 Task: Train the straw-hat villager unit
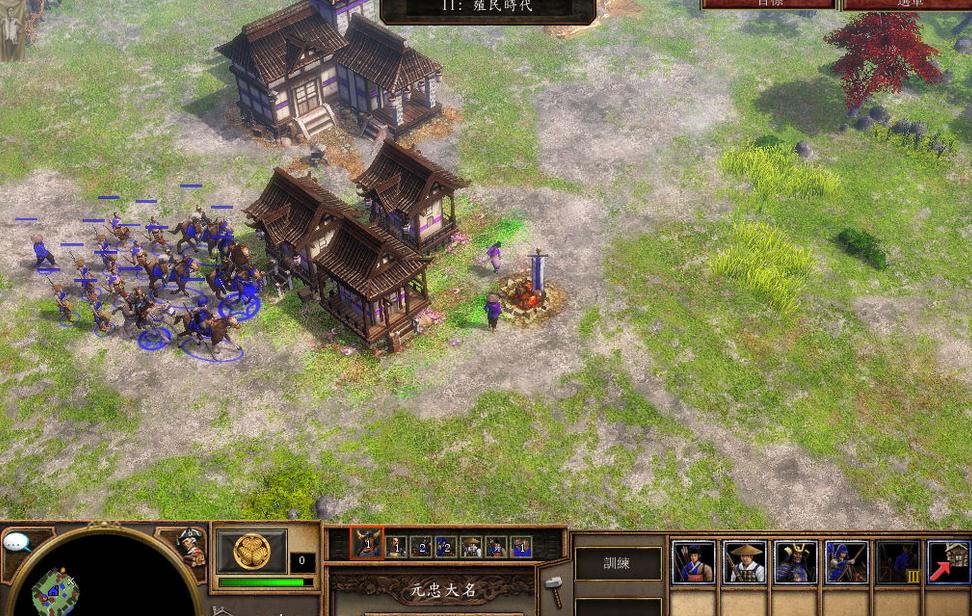coord(744,563)
